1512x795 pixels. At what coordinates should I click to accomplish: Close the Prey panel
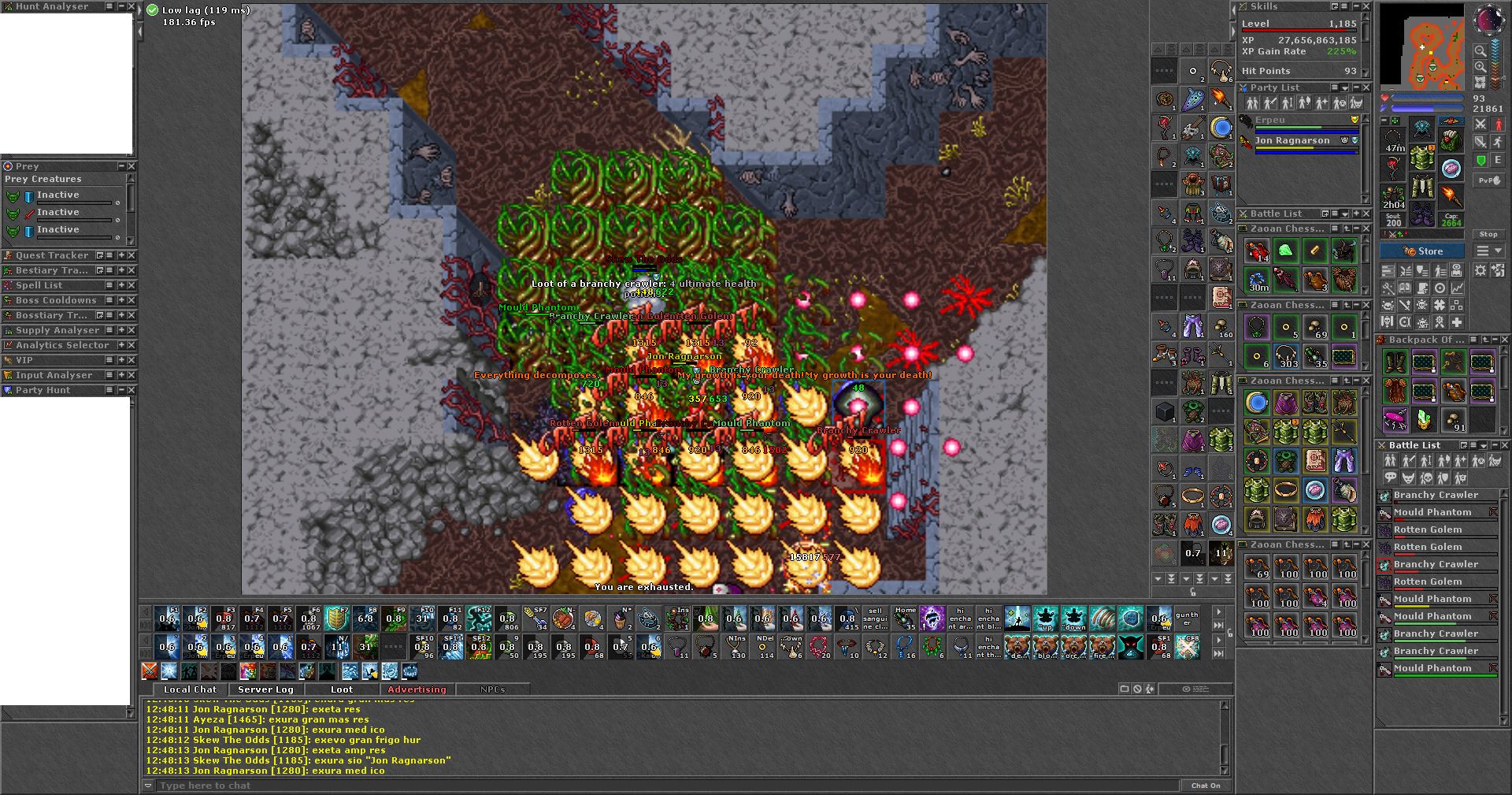tap(132, 166)
